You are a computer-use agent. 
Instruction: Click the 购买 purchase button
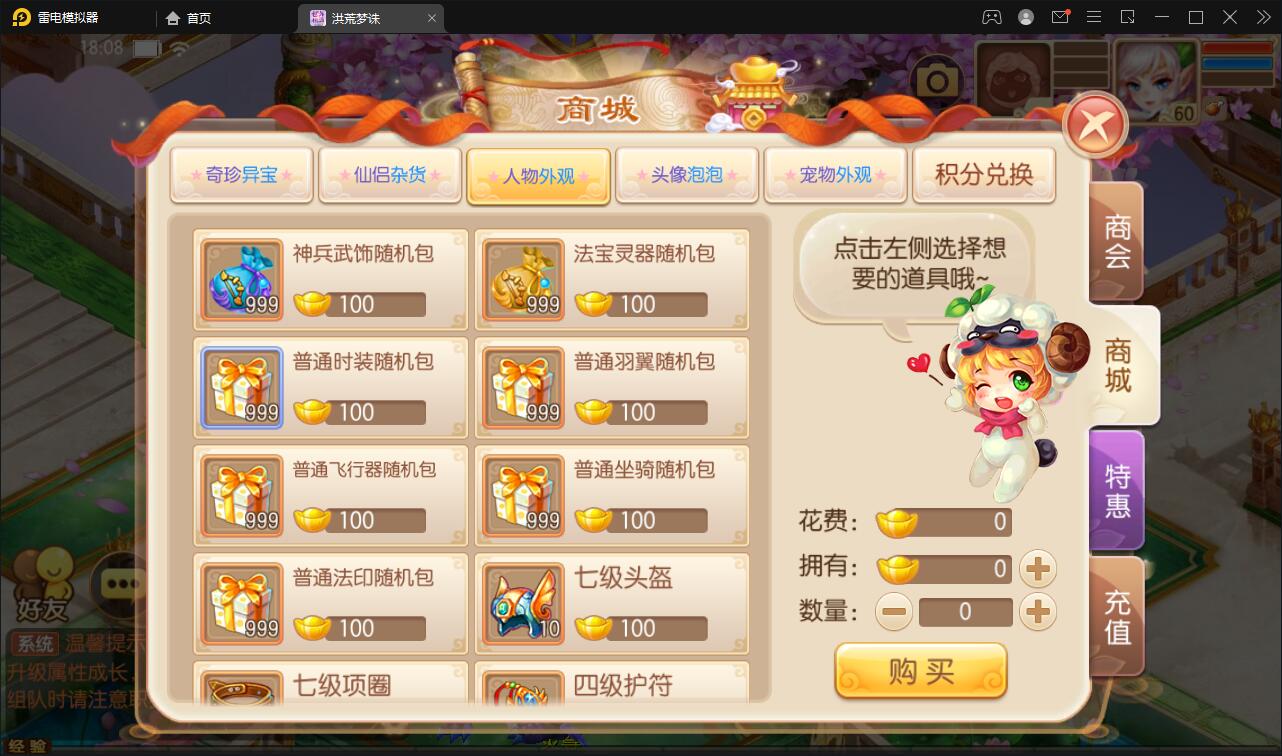point(921,671)
